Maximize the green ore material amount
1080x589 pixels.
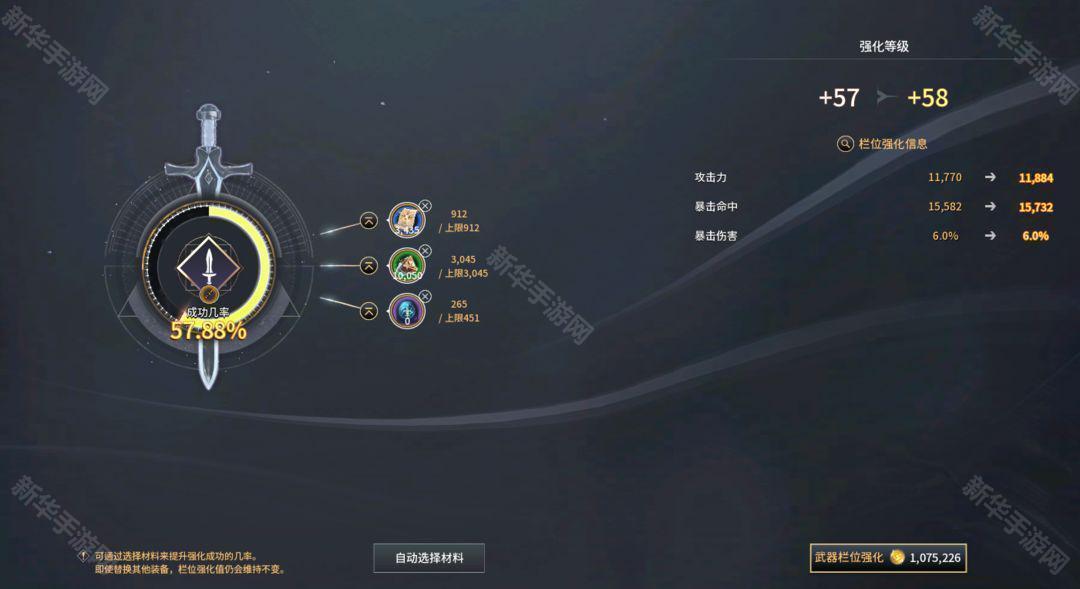coord(369,266)
